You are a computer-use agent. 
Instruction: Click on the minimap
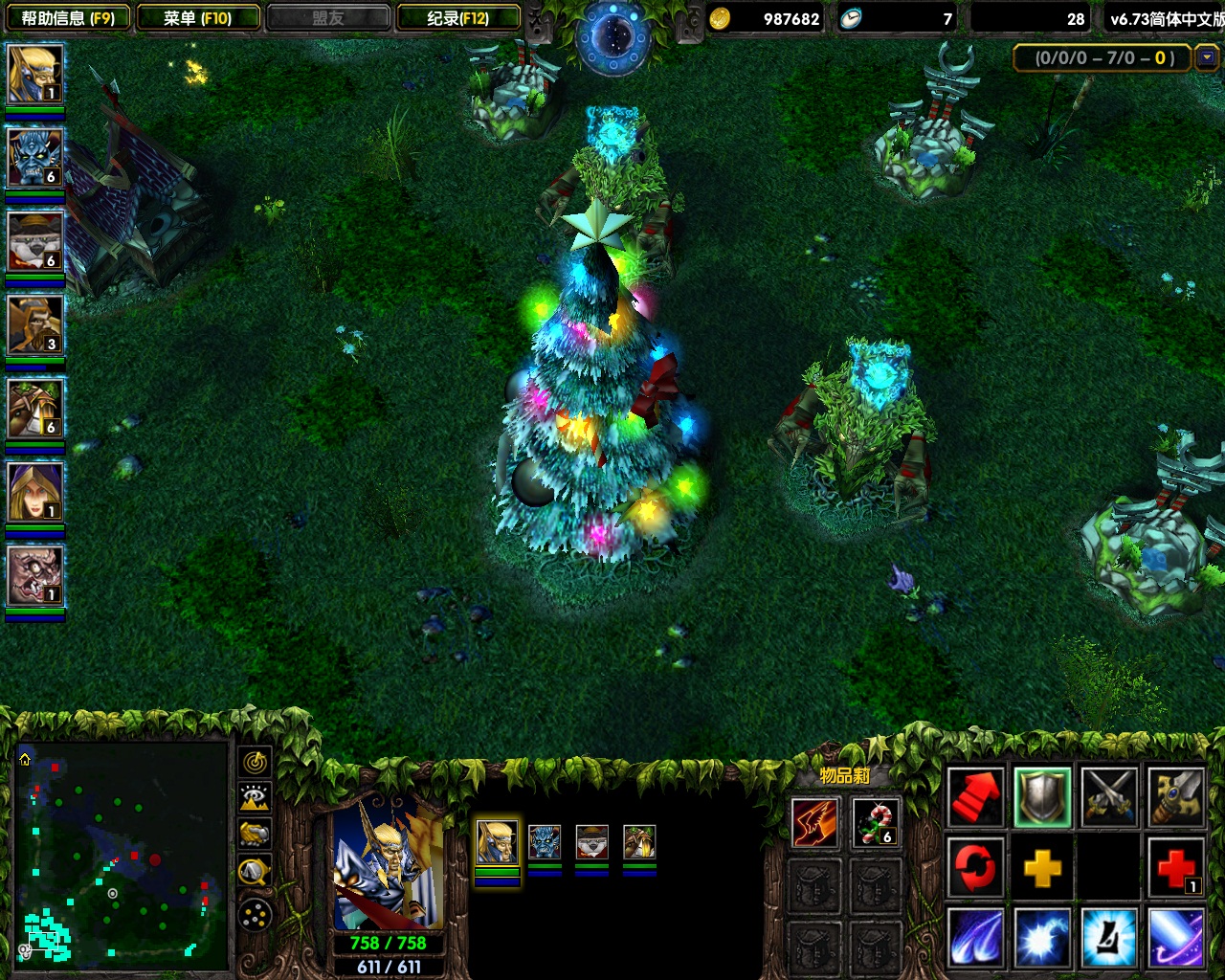122,851
